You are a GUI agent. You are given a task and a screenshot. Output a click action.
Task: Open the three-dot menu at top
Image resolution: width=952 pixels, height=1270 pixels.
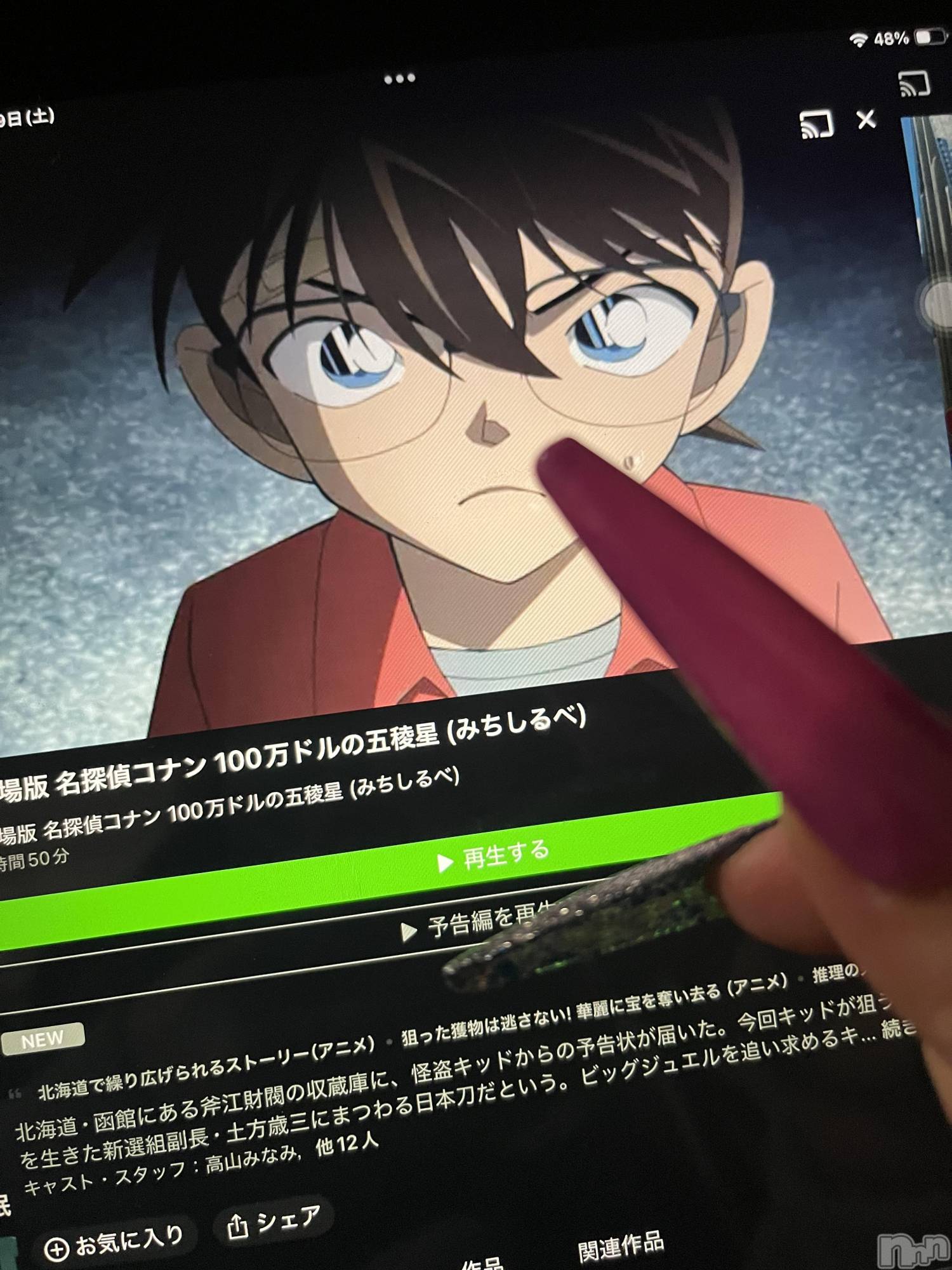[x=400, y=79]
